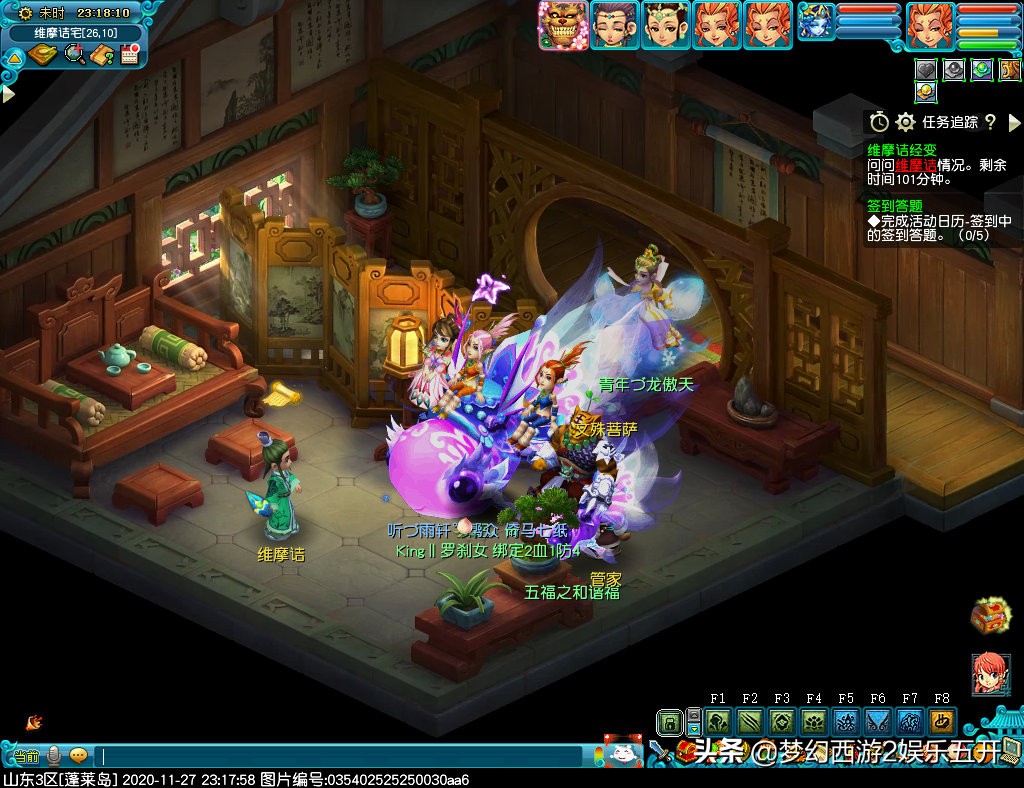Open the 签到答题 quest entry

point(895,206)
